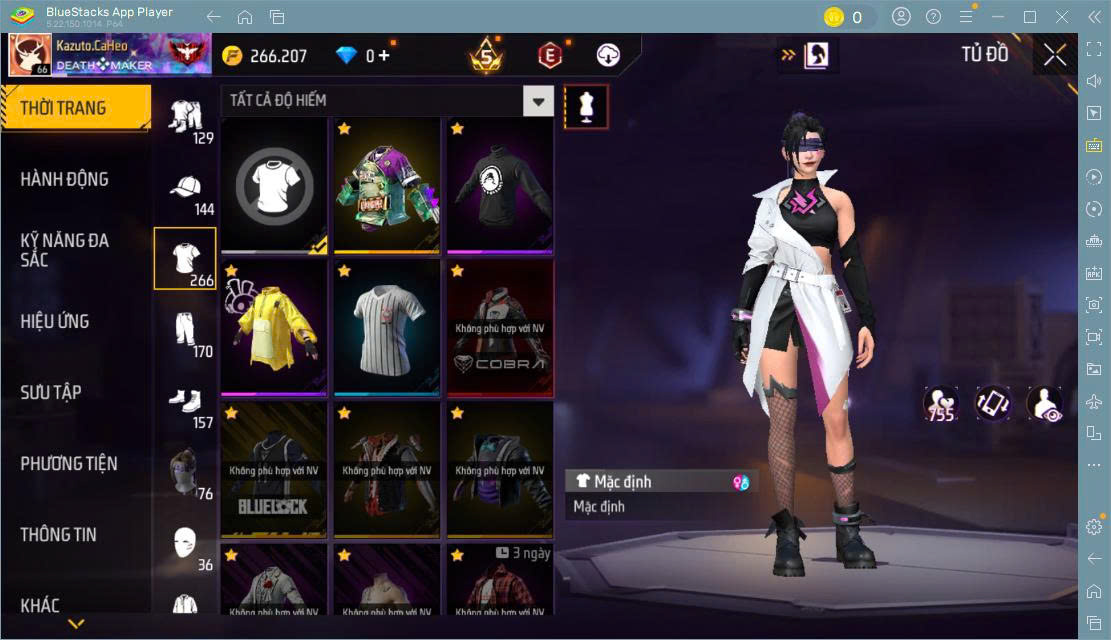The image size is (1111, 640).
Task: Close the wardrobe with the X button
Action: [1054, 55]
